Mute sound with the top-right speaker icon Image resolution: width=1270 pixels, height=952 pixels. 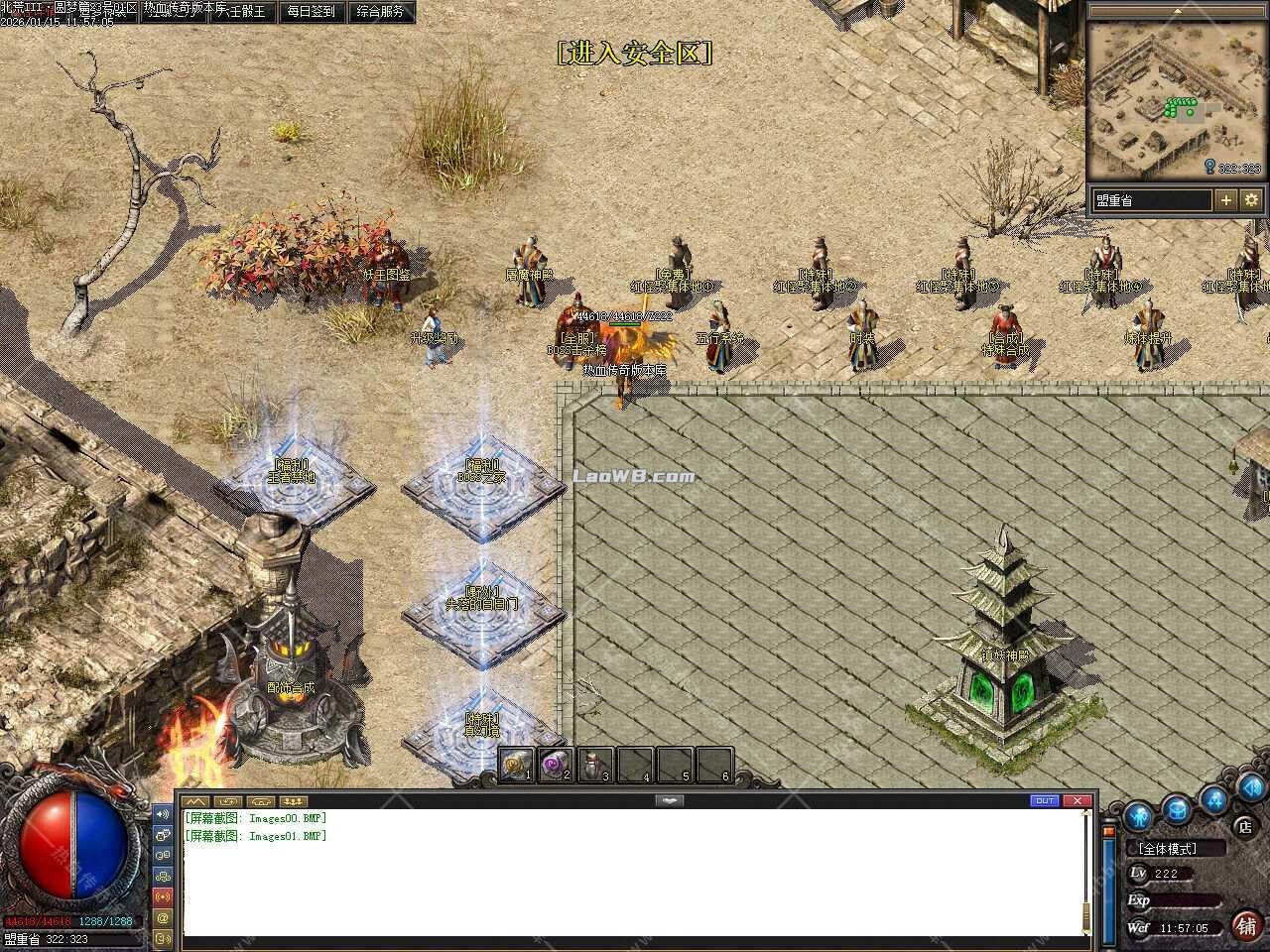[1251, 790]
